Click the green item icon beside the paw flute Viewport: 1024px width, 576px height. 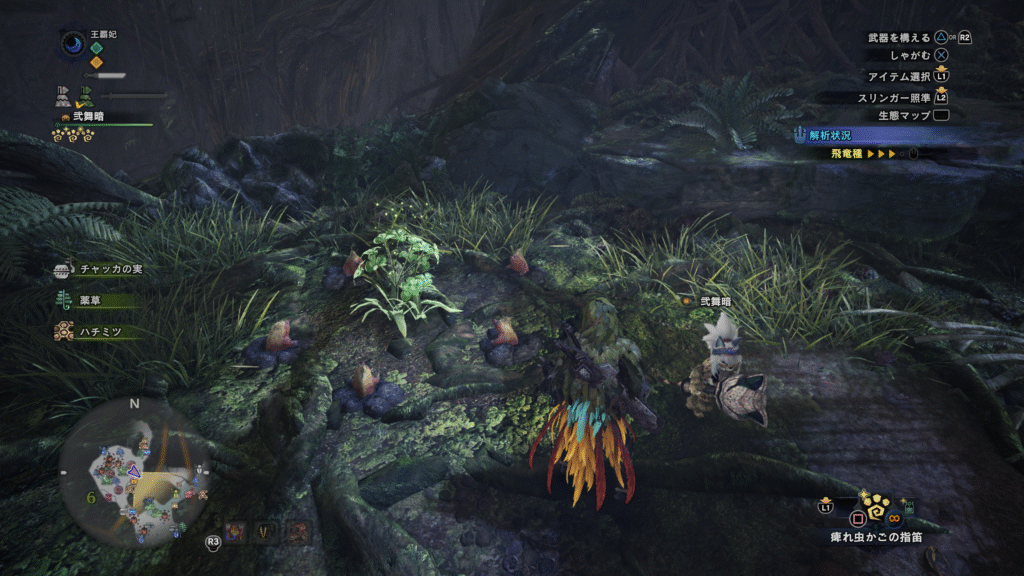click(908, 504)
